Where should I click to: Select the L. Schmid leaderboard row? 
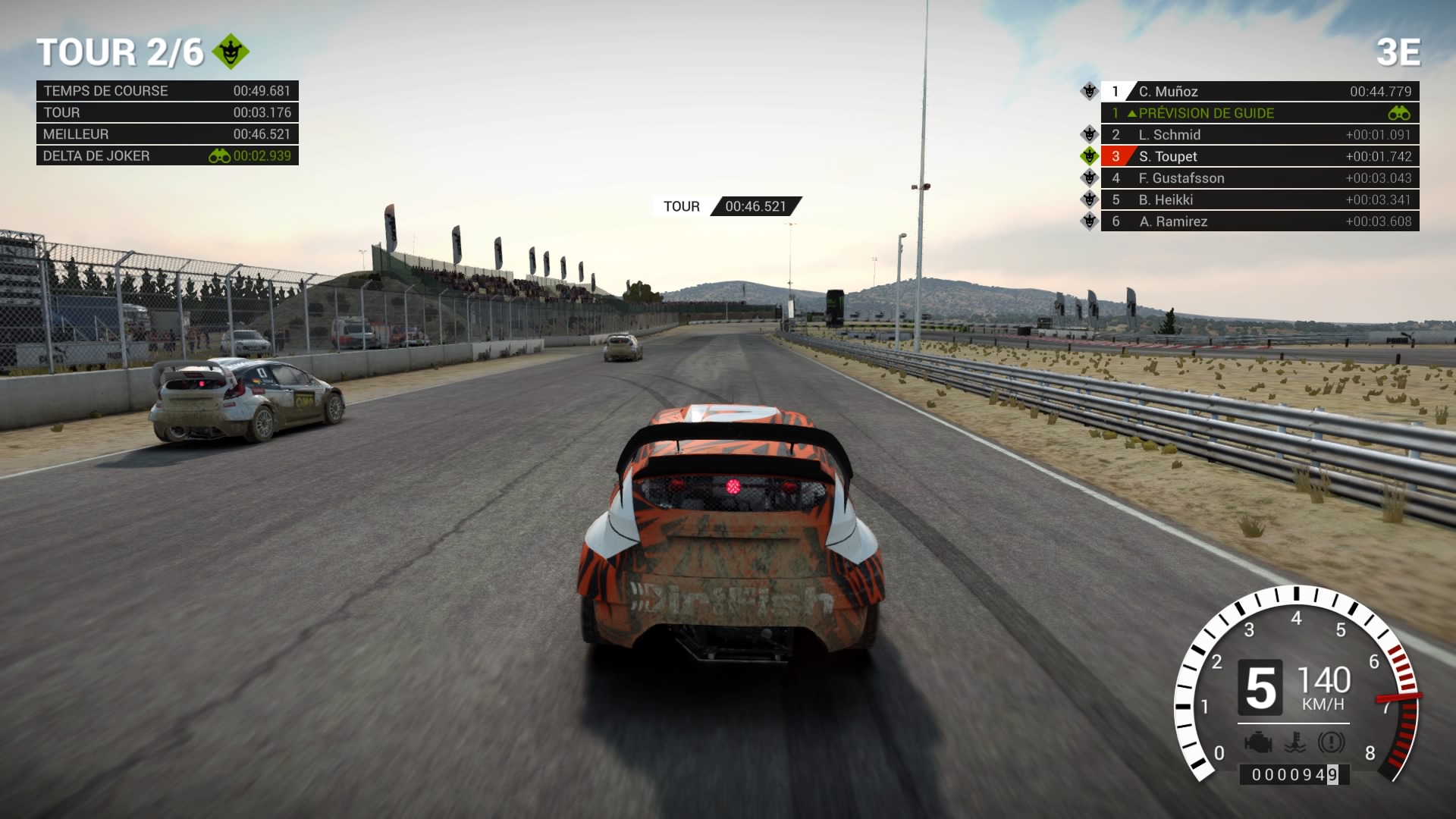coord(1259,135)
